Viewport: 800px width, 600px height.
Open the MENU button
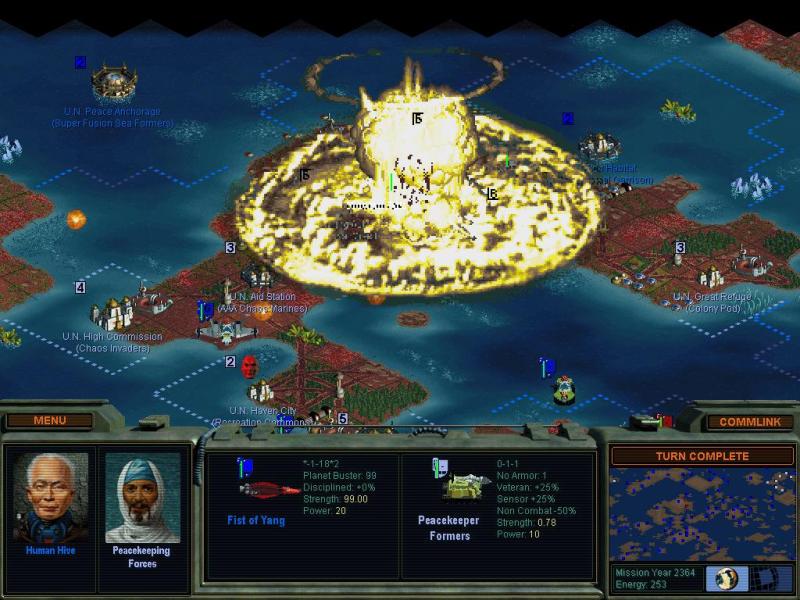pyautogui.click(x=49, y=421)
